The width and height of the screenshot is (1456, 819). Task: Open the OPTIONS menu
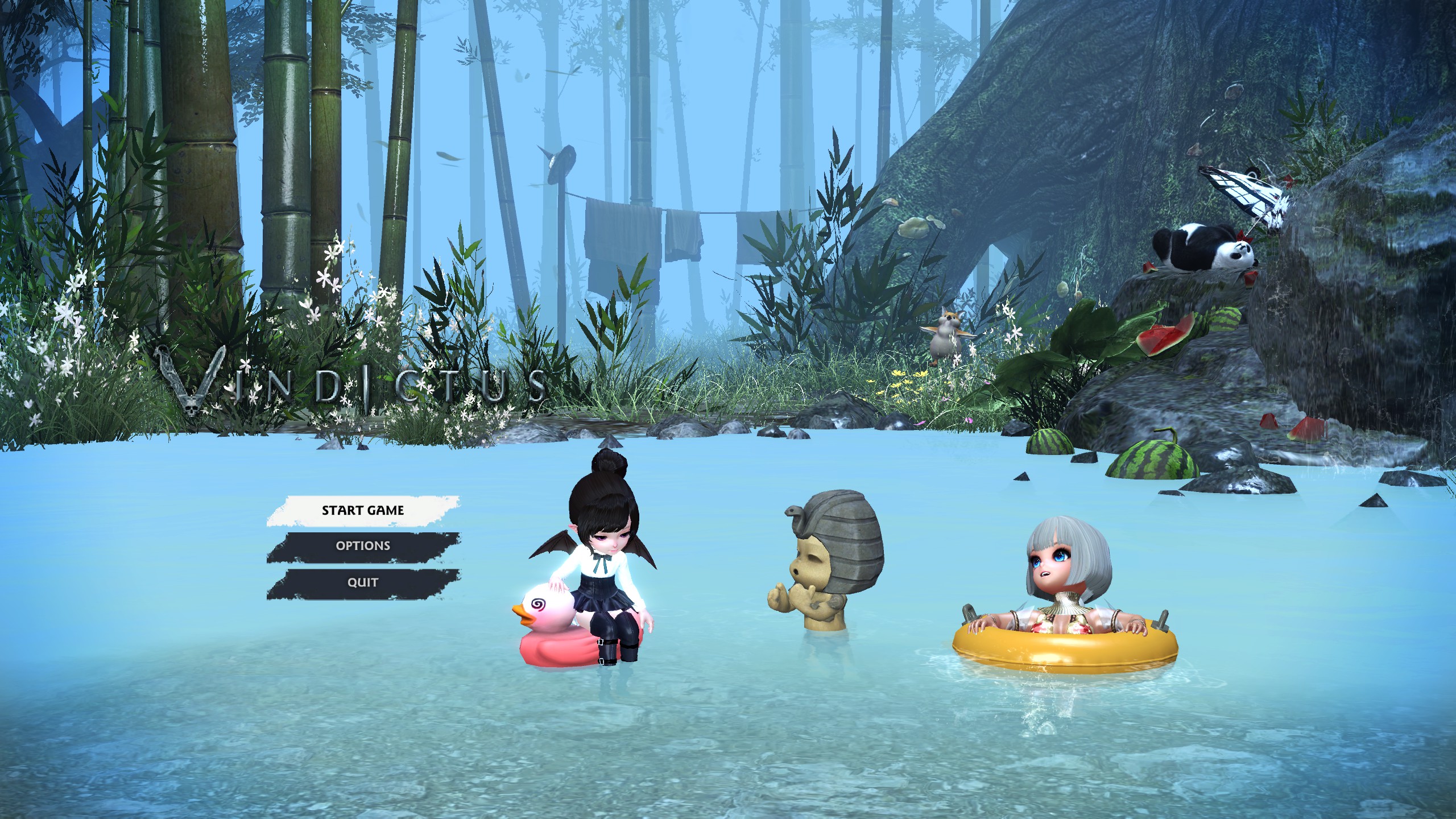tap(362, 545)
